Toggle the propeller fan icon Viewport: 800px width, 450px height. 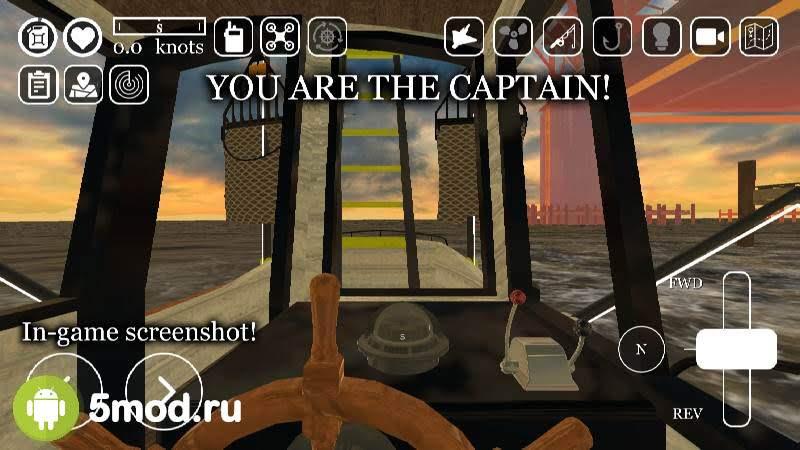click(x=514, y=37)
